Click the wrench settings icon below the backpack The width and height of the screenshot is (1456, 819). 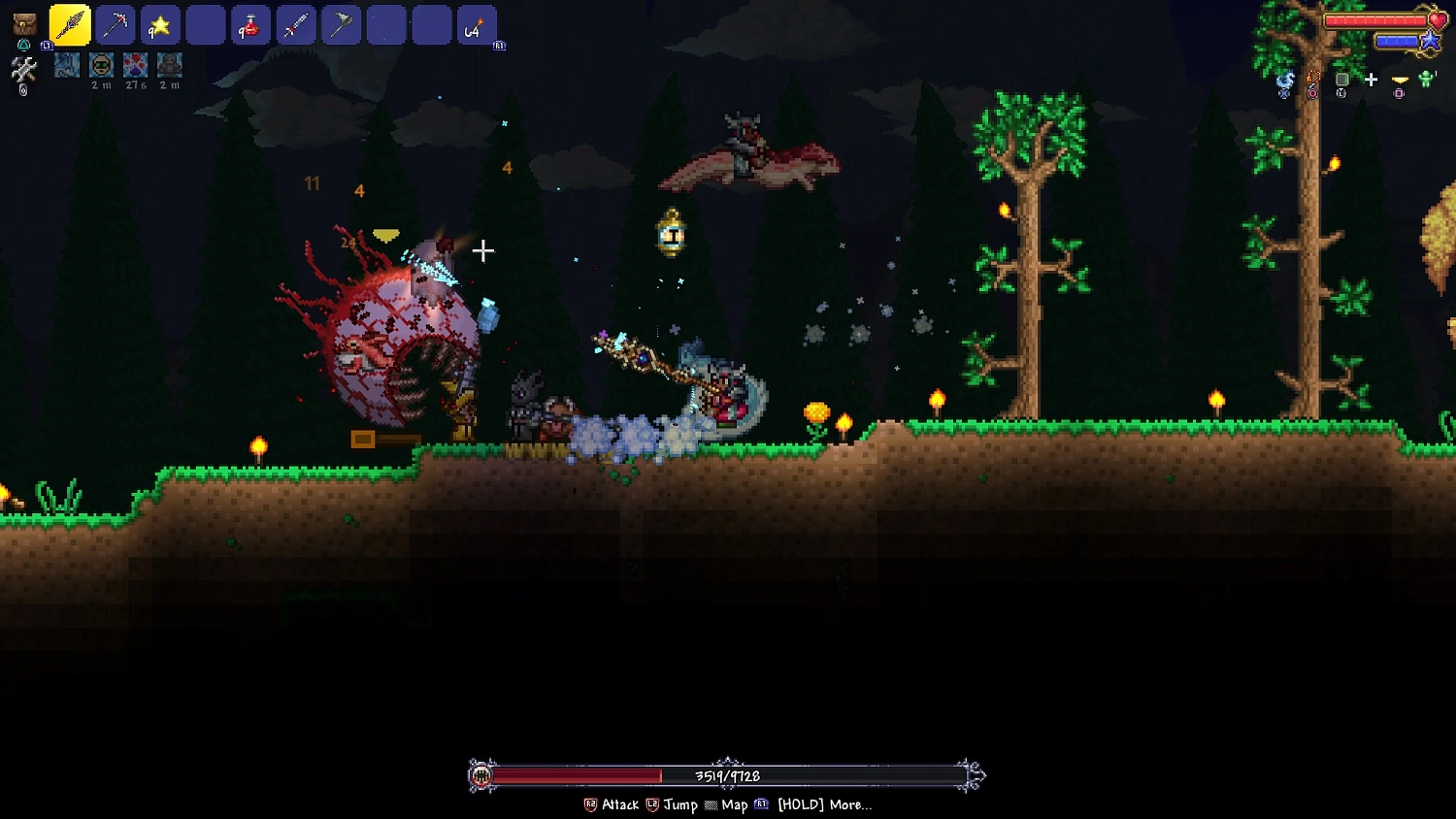tap(23, 68)
